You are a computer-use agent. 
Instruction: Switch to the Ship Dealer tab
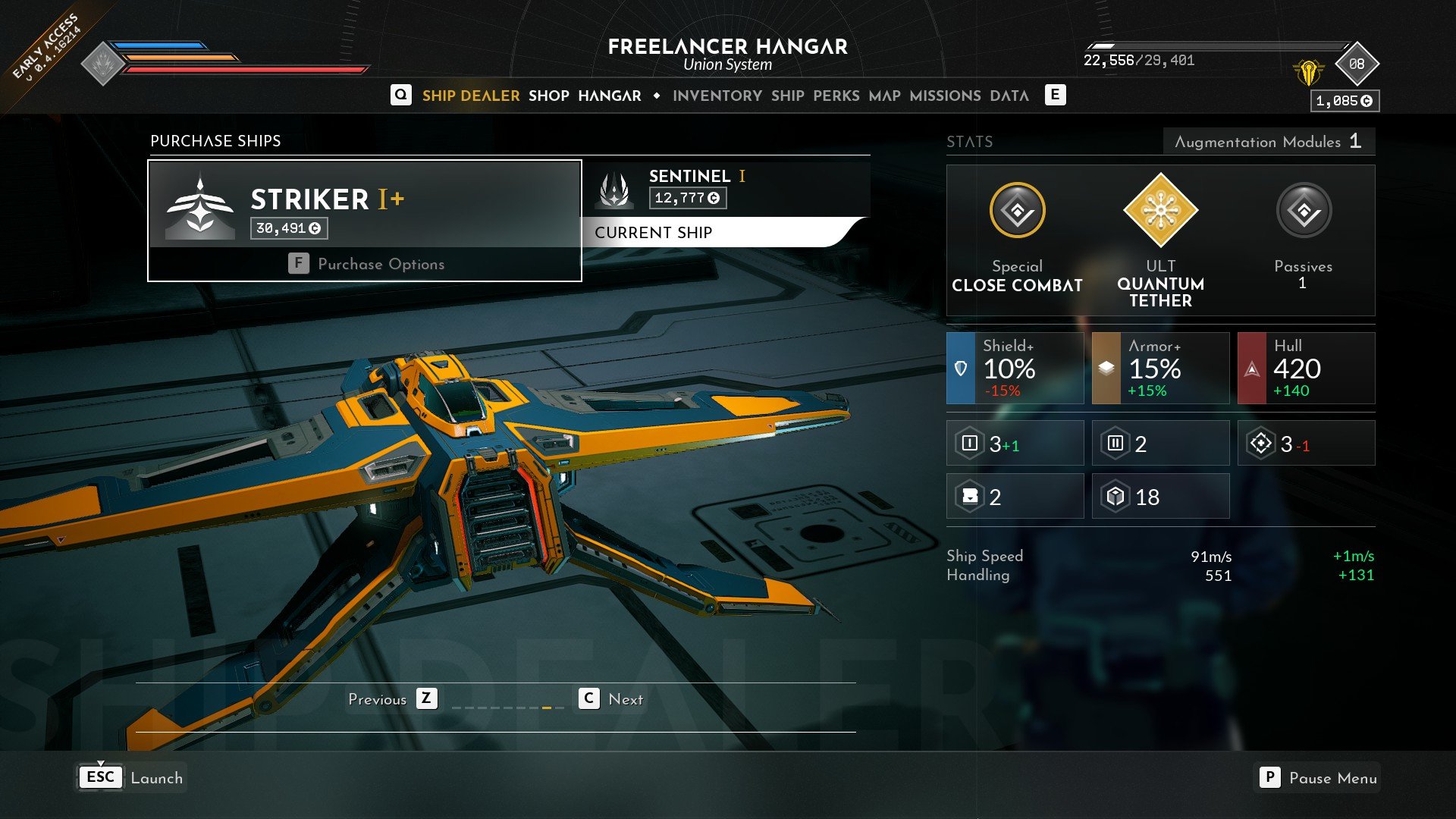[470, 96]
